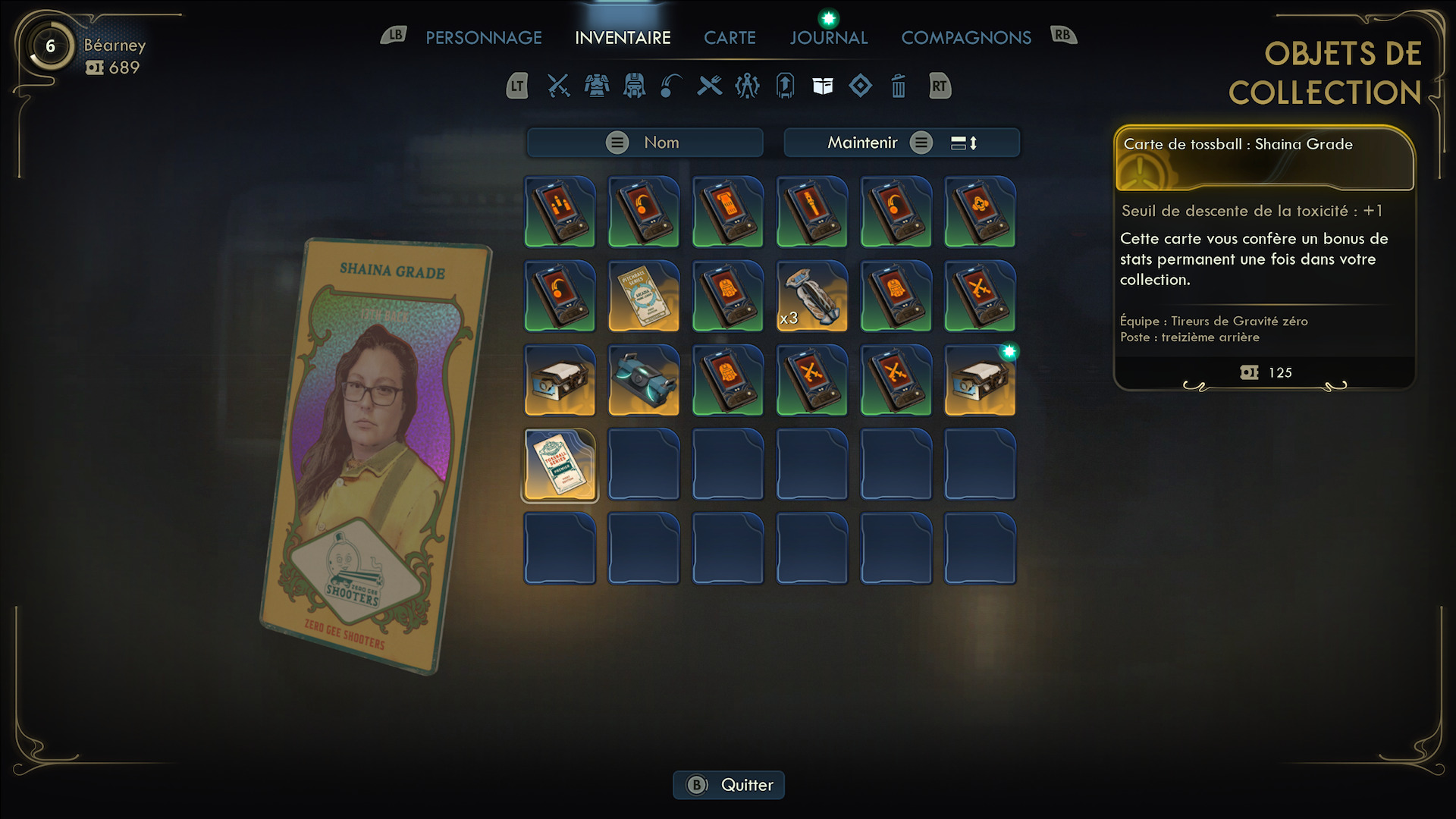Filter inventory by crossed swords weapons icon

[558, 86]
